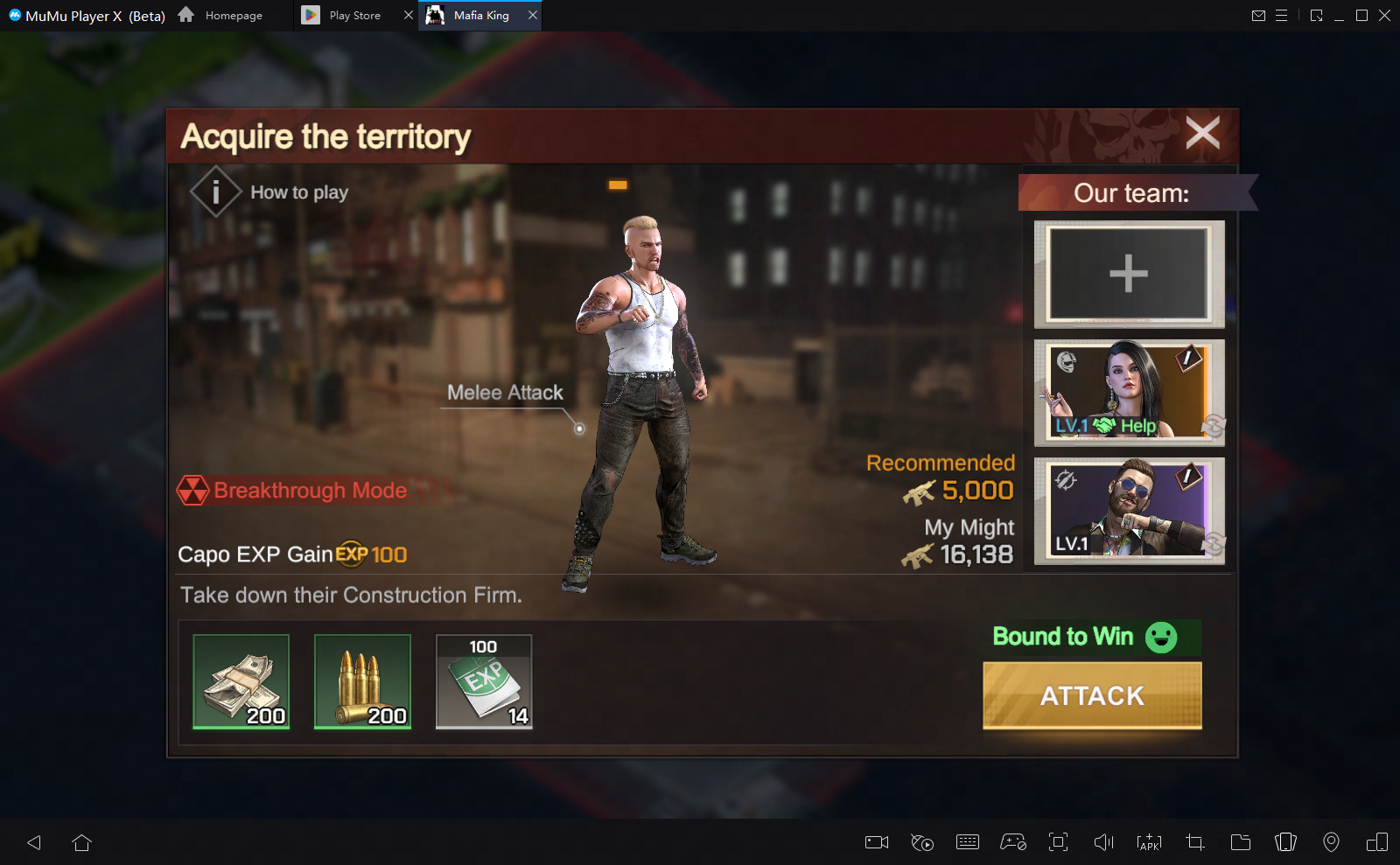The width and height of the screenshot is (1400, 865).
Task: Open the hamburger menu top right
Action: point(1283,15)
